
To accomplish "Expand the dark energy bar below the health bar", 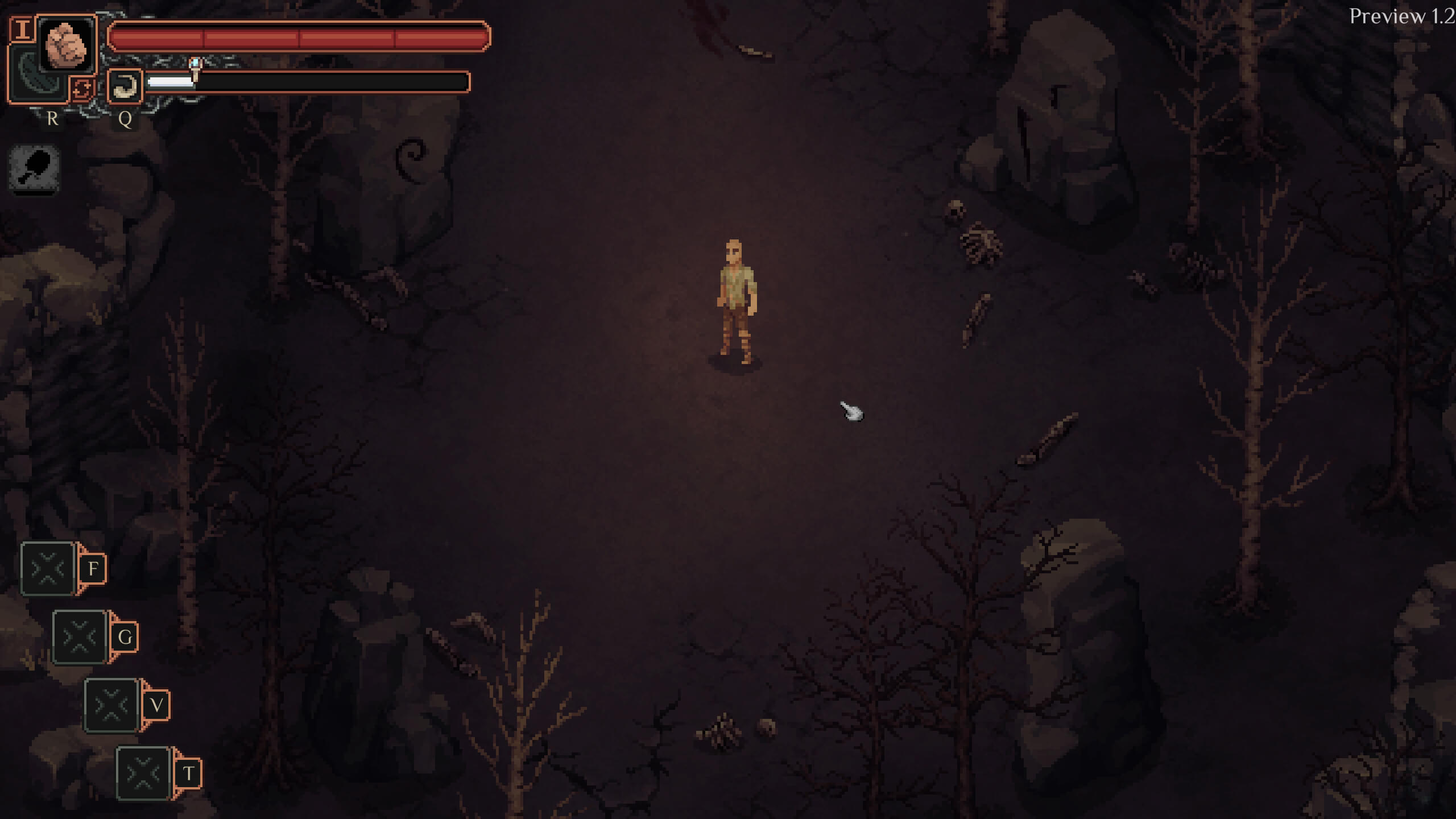I will (307, 81).
